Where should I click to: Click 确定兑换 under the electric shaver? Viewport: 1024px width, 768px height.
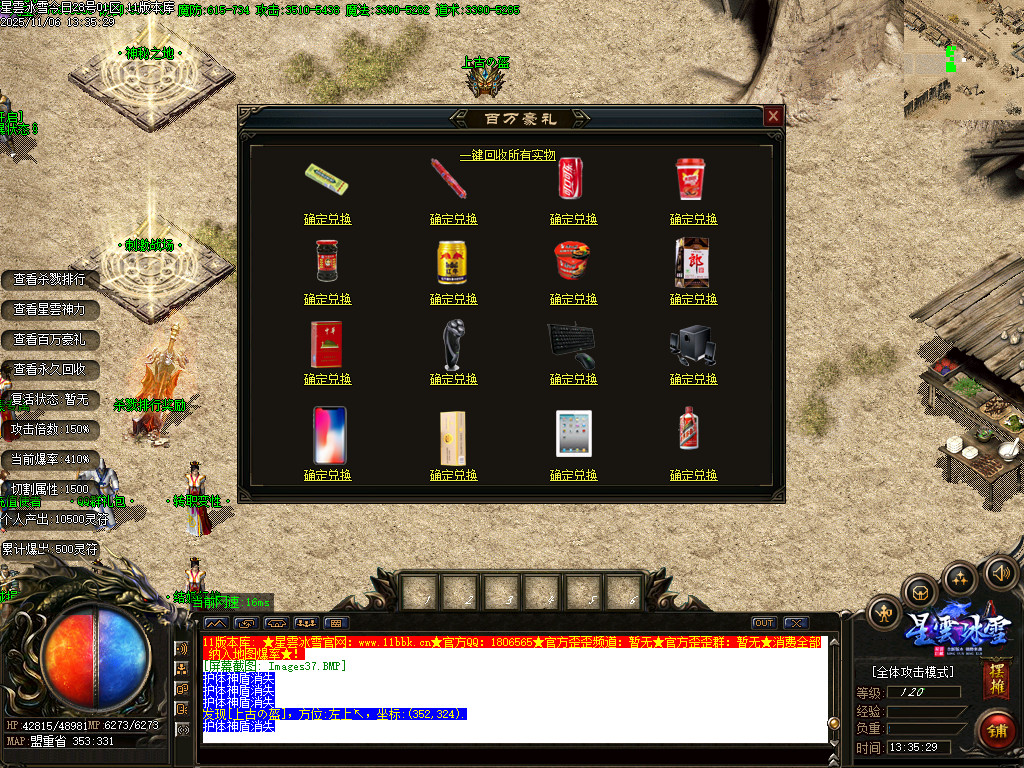[453, 379]
